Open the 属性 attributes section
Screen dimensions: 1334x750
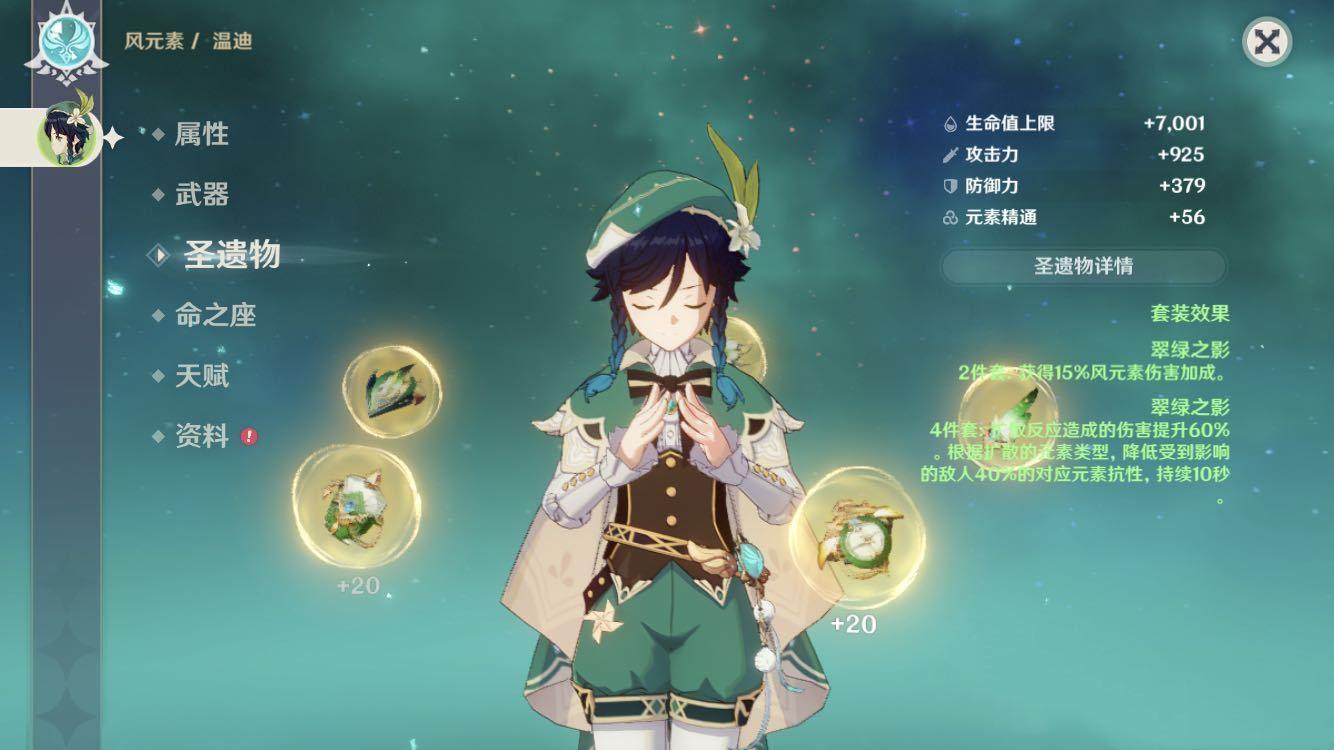click(x=201, y=134)
